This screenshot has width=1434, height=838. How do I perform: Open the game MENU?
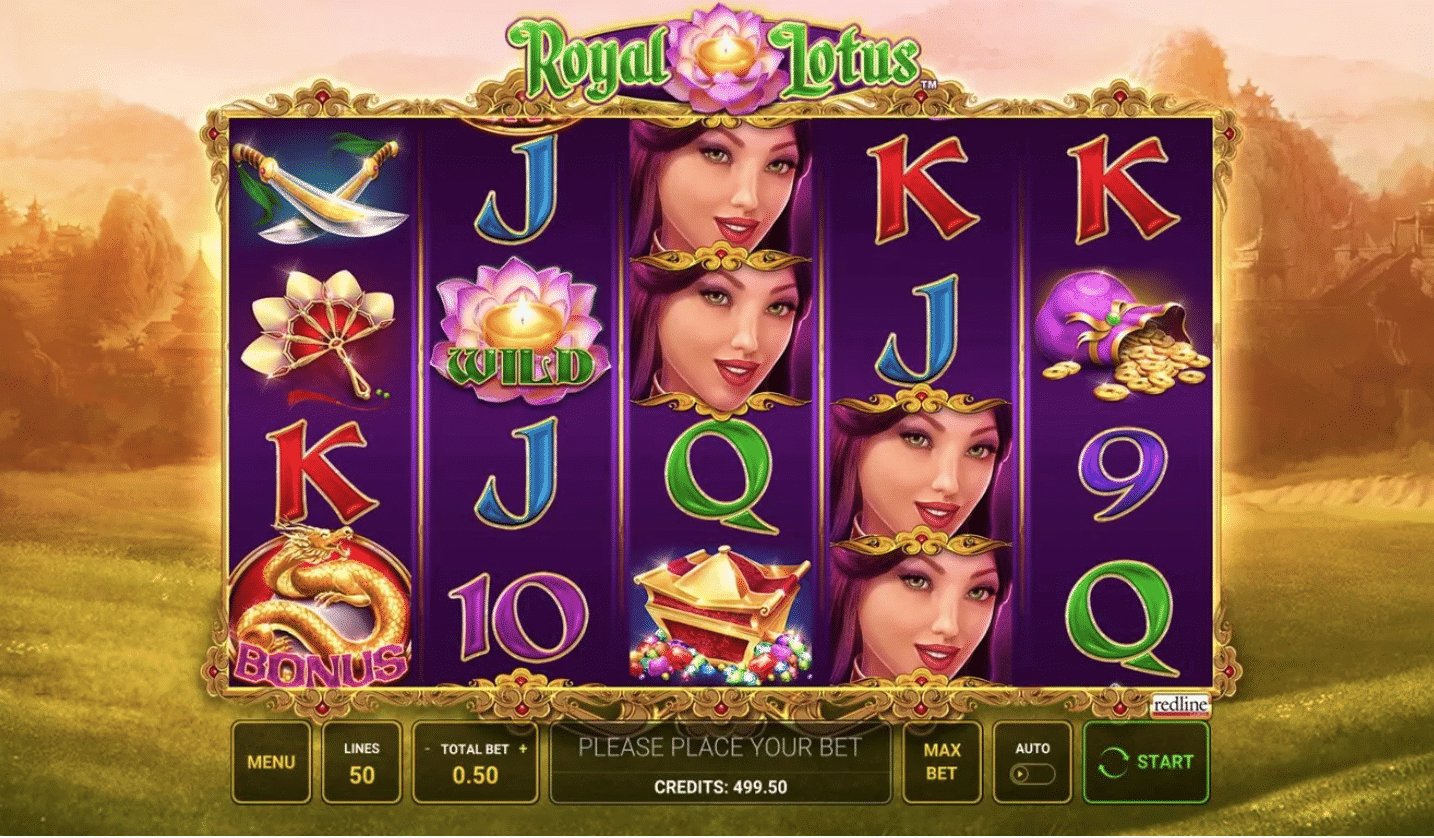click(270, 761)
